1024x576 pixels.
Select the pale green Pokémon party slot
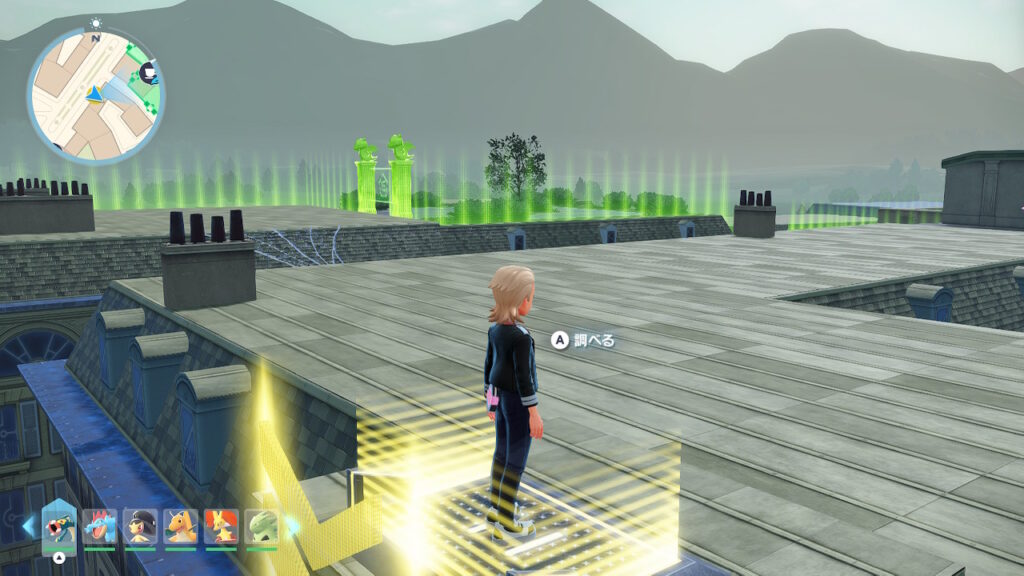pos(261,526)
